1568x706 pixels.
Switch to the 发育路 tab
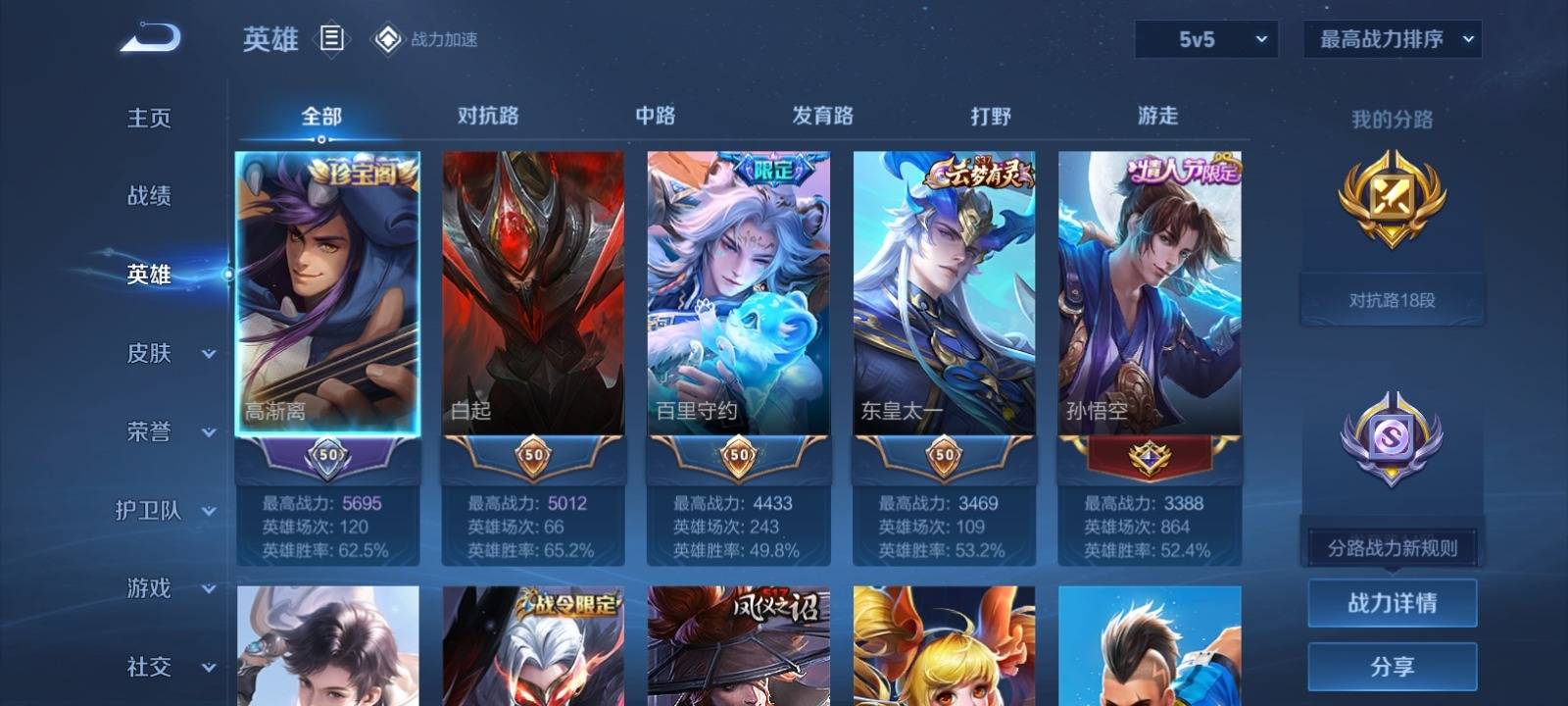[822, 116]
